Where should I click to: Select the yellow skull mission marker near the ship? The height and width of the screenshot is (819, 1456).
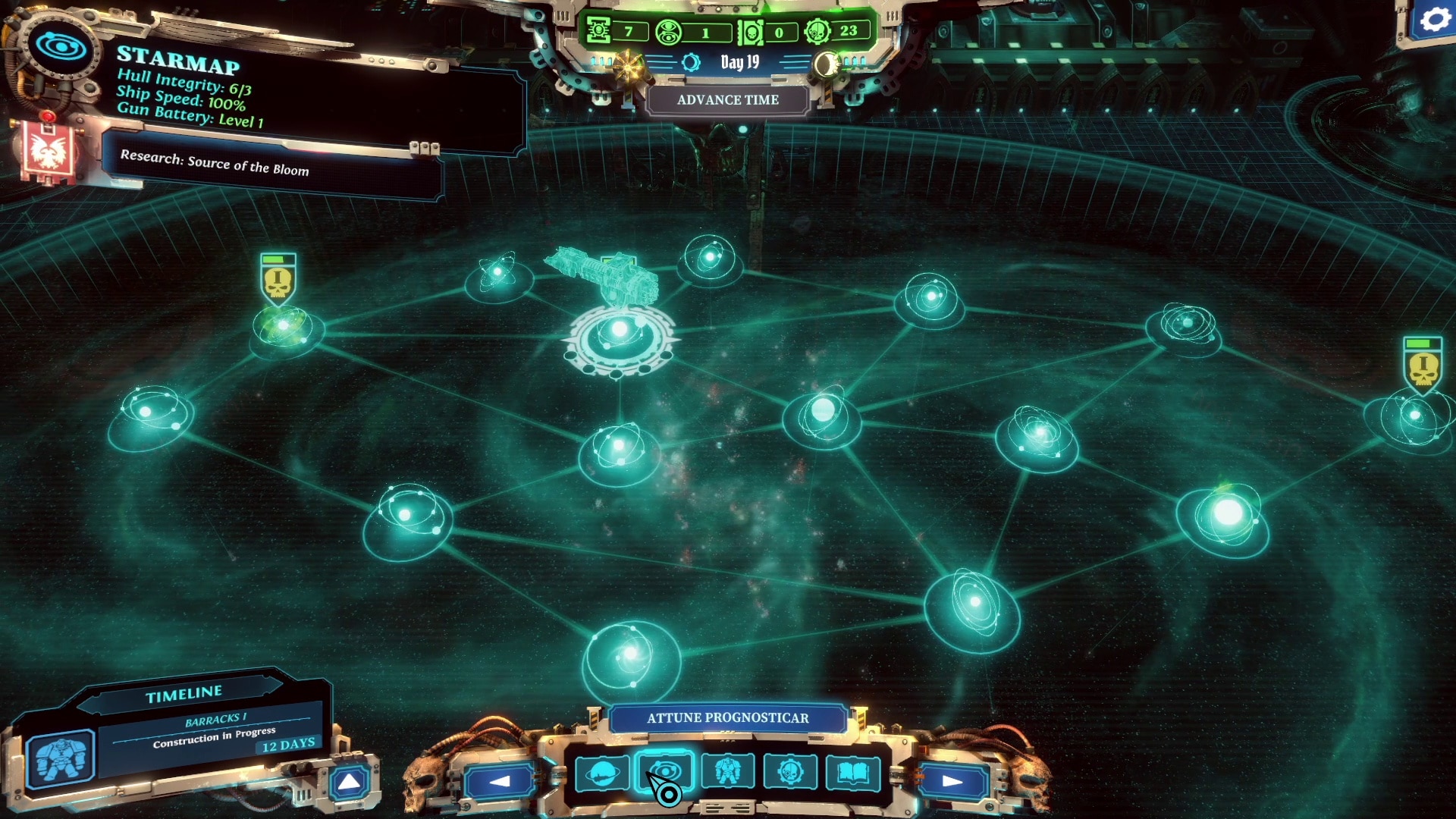278,279
